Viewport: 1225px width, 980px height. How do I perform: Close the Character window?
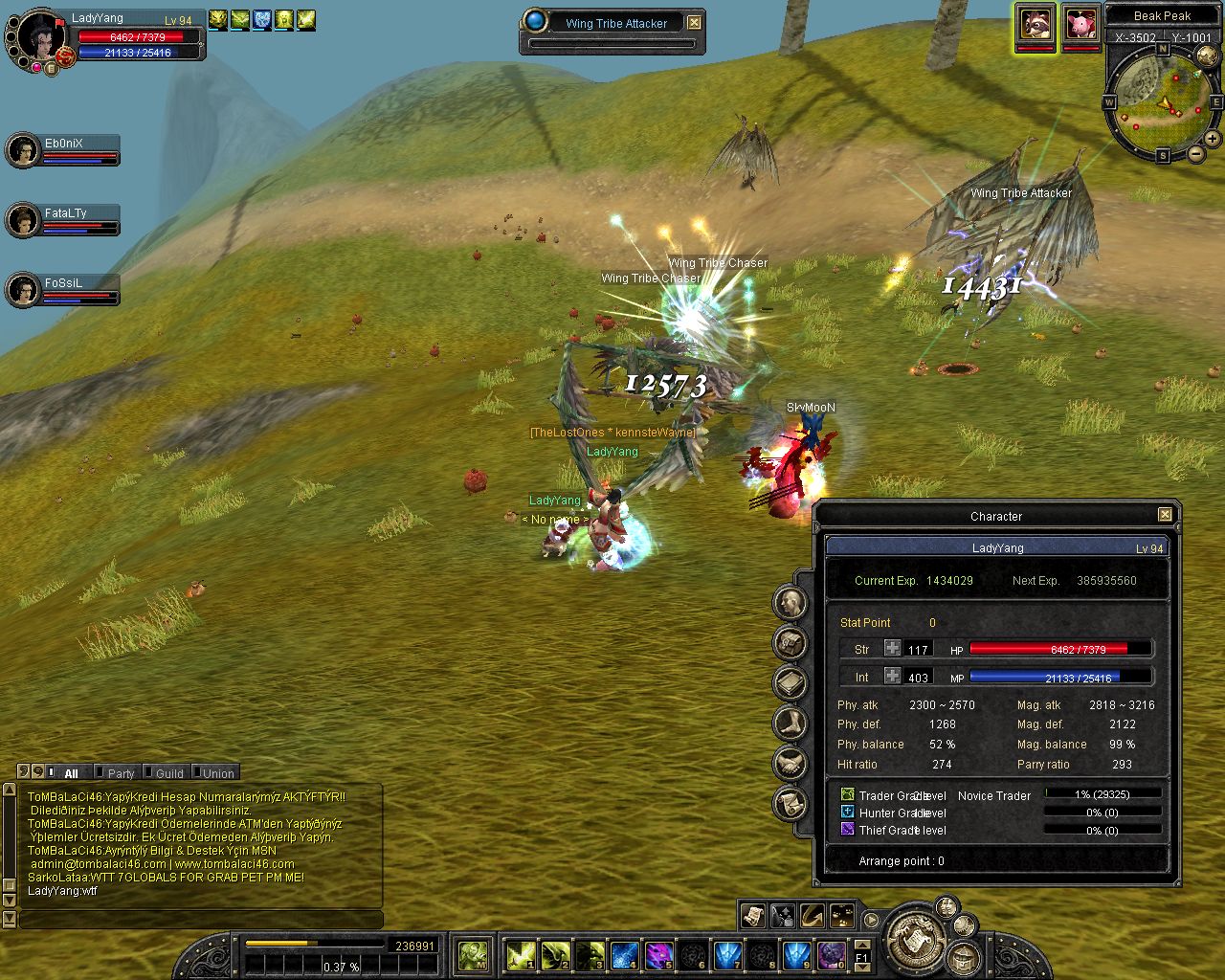(1165, 515)
